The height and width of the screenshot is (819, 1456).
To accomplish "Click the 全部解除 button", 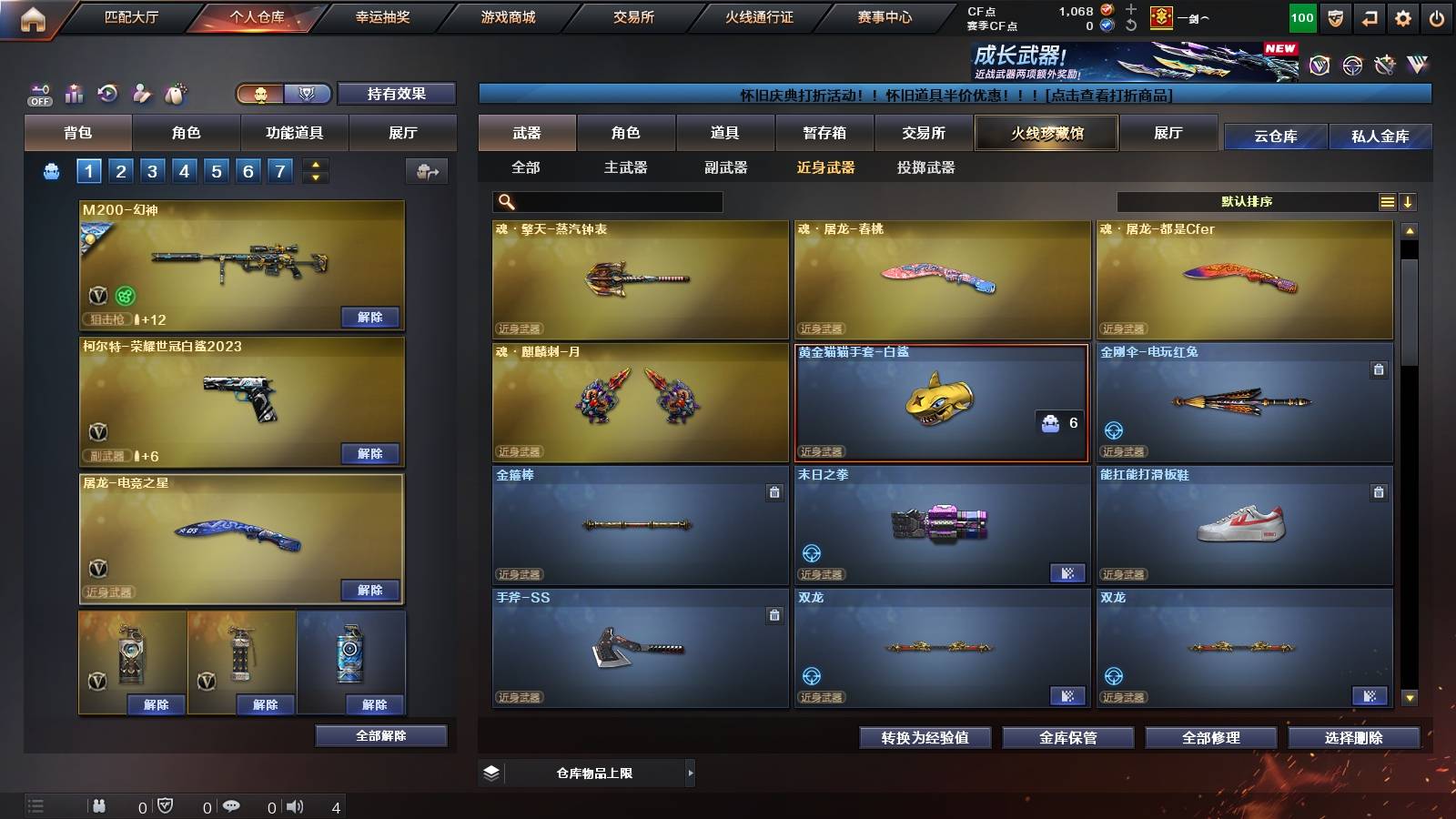I will coord(380,735).
